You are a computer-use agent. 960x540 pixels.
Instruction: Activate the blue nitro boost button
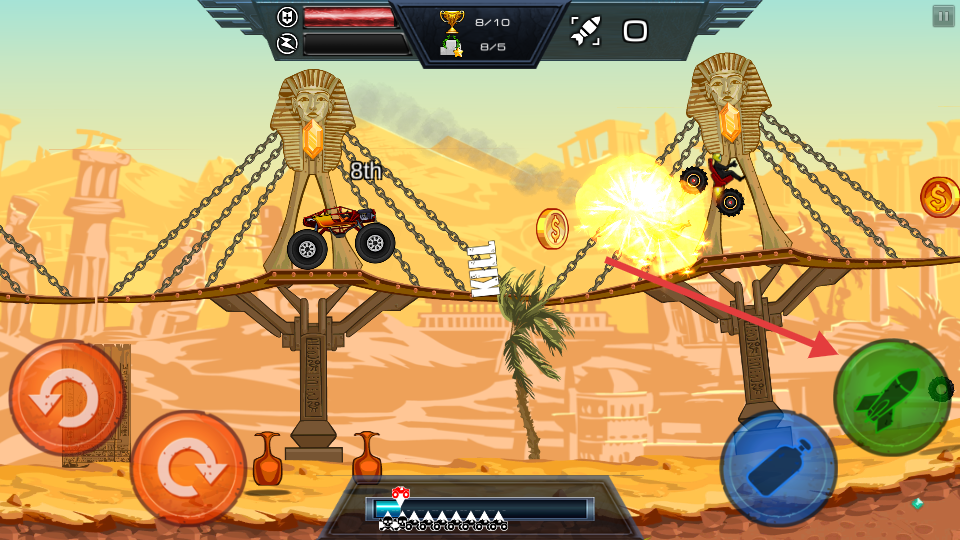778,468
